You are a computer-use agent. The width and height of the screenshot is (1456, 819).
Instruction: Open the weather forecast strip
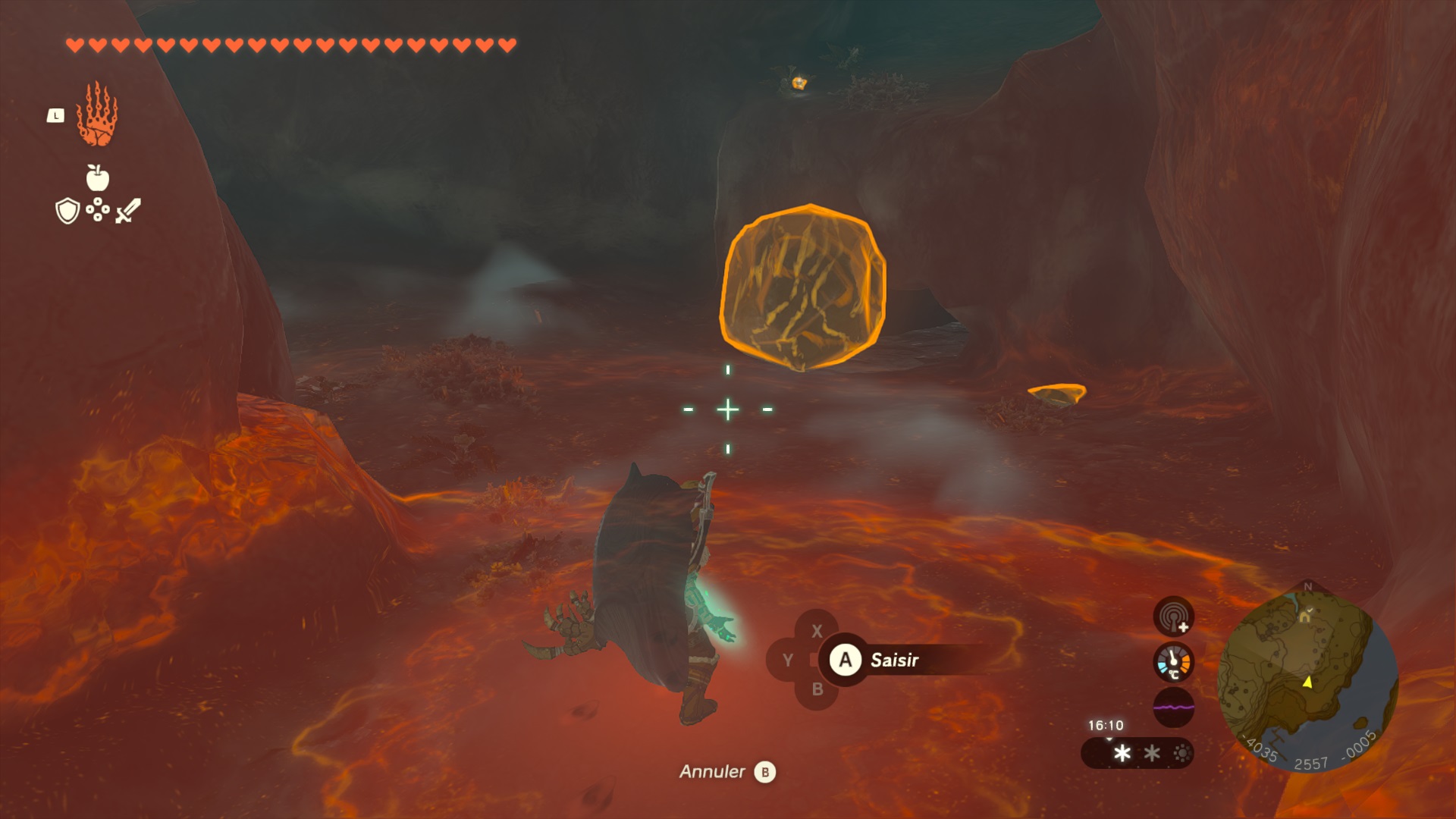pos(1137,753)
